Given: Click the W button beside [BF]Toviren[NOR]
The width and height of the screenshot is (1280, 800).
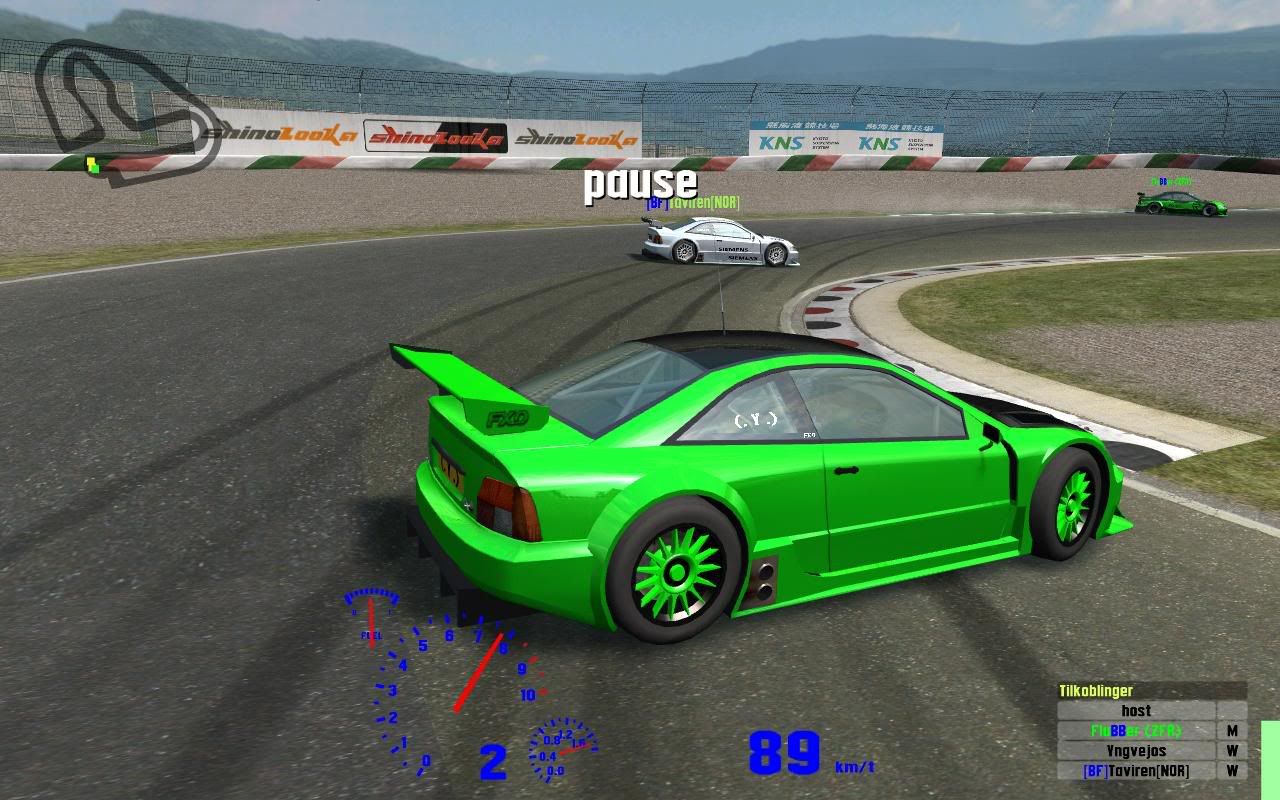Looking at the screenshot, I should tap(1233, 771).
